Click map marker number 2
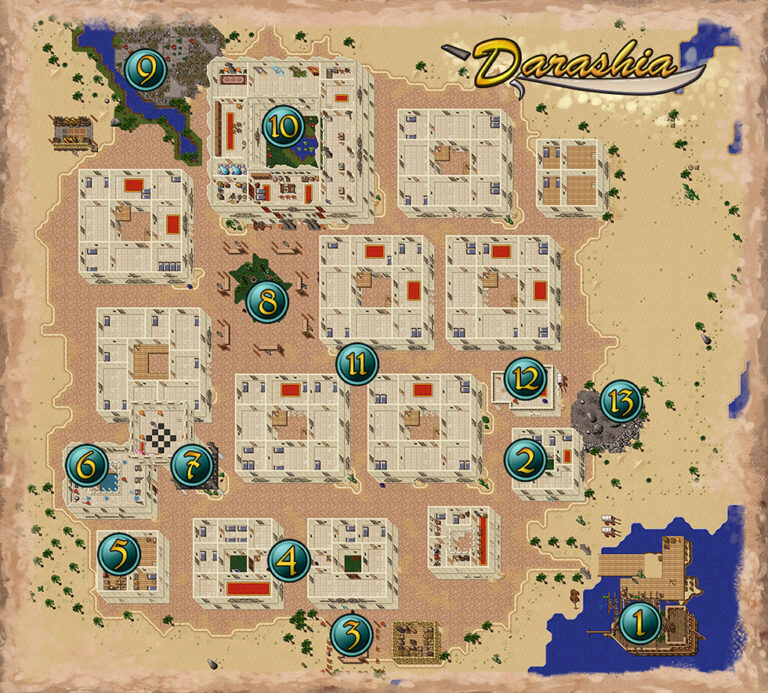 click(x=525, y=459)
